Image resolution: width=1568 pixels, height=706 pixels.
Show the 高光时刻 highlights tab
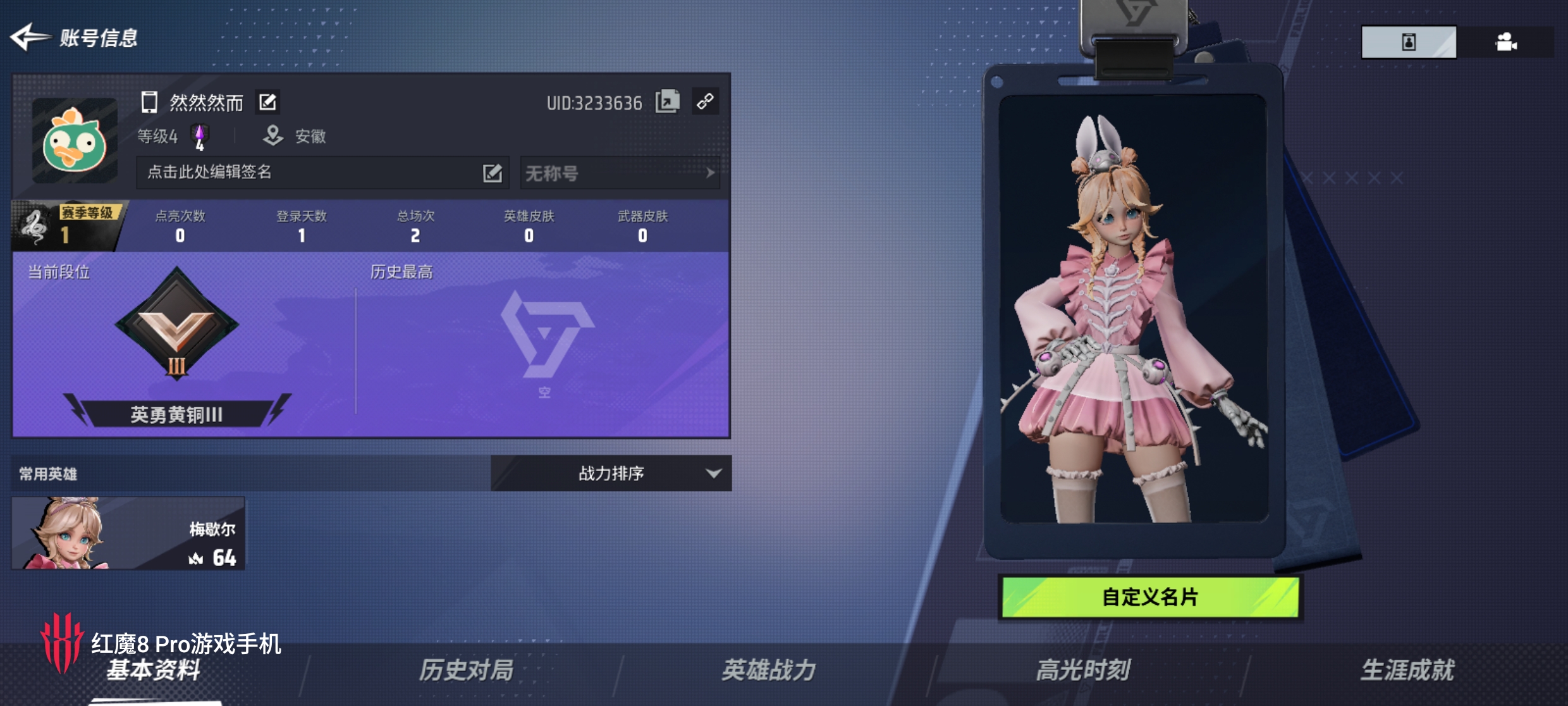1082,670
